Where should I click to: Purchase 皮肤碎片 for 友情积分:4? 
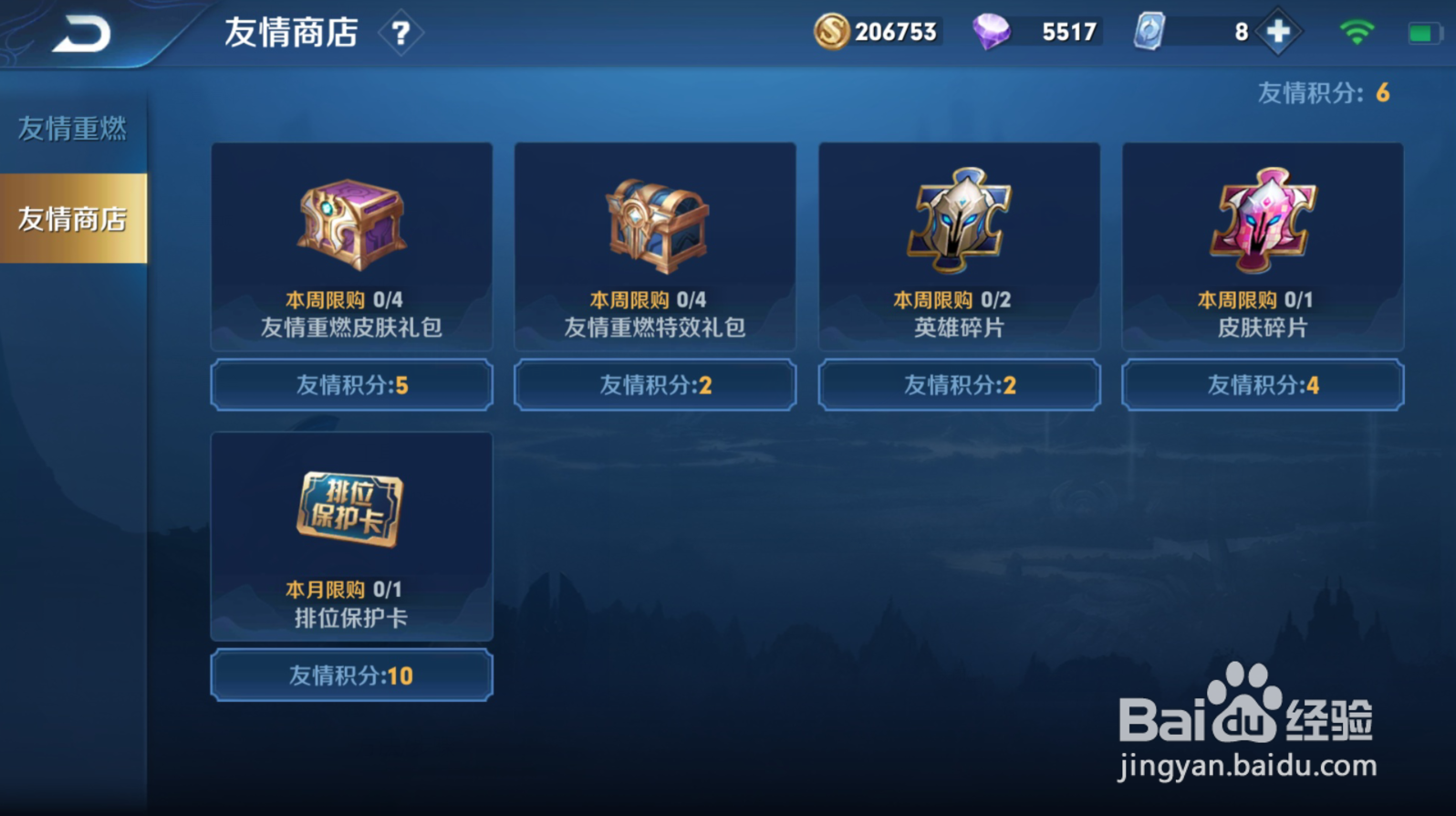click(1262, 384)
